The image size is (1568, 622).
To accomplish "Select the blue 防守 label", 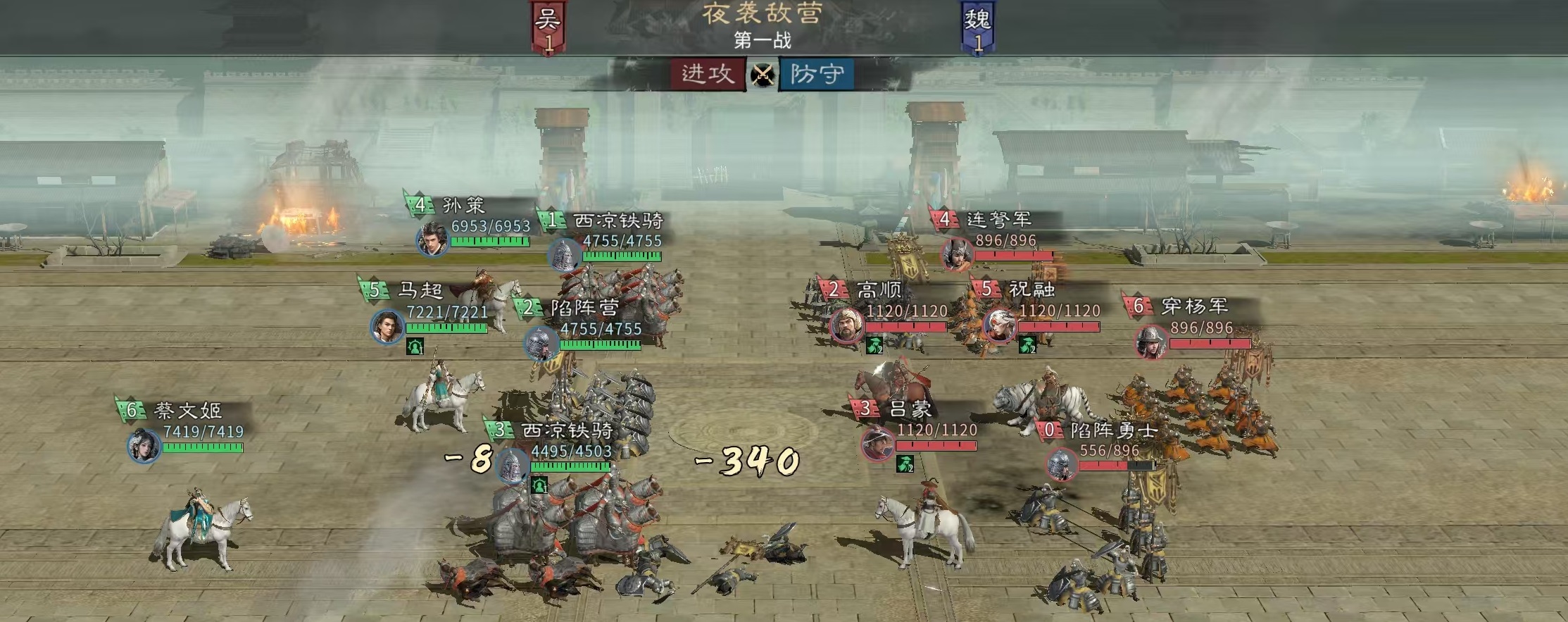I will coord(817,74).
